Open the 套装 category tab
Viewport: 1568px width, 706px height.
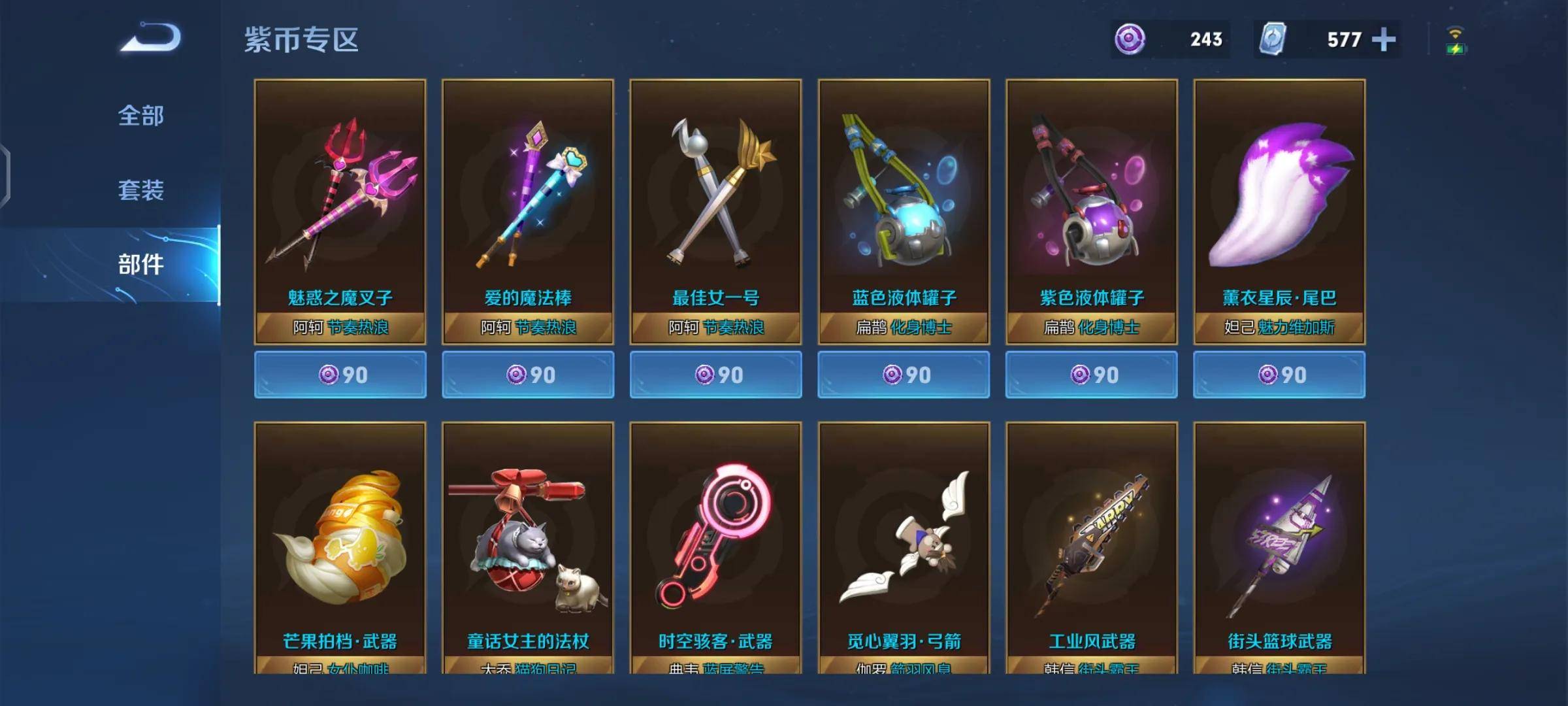140,190
